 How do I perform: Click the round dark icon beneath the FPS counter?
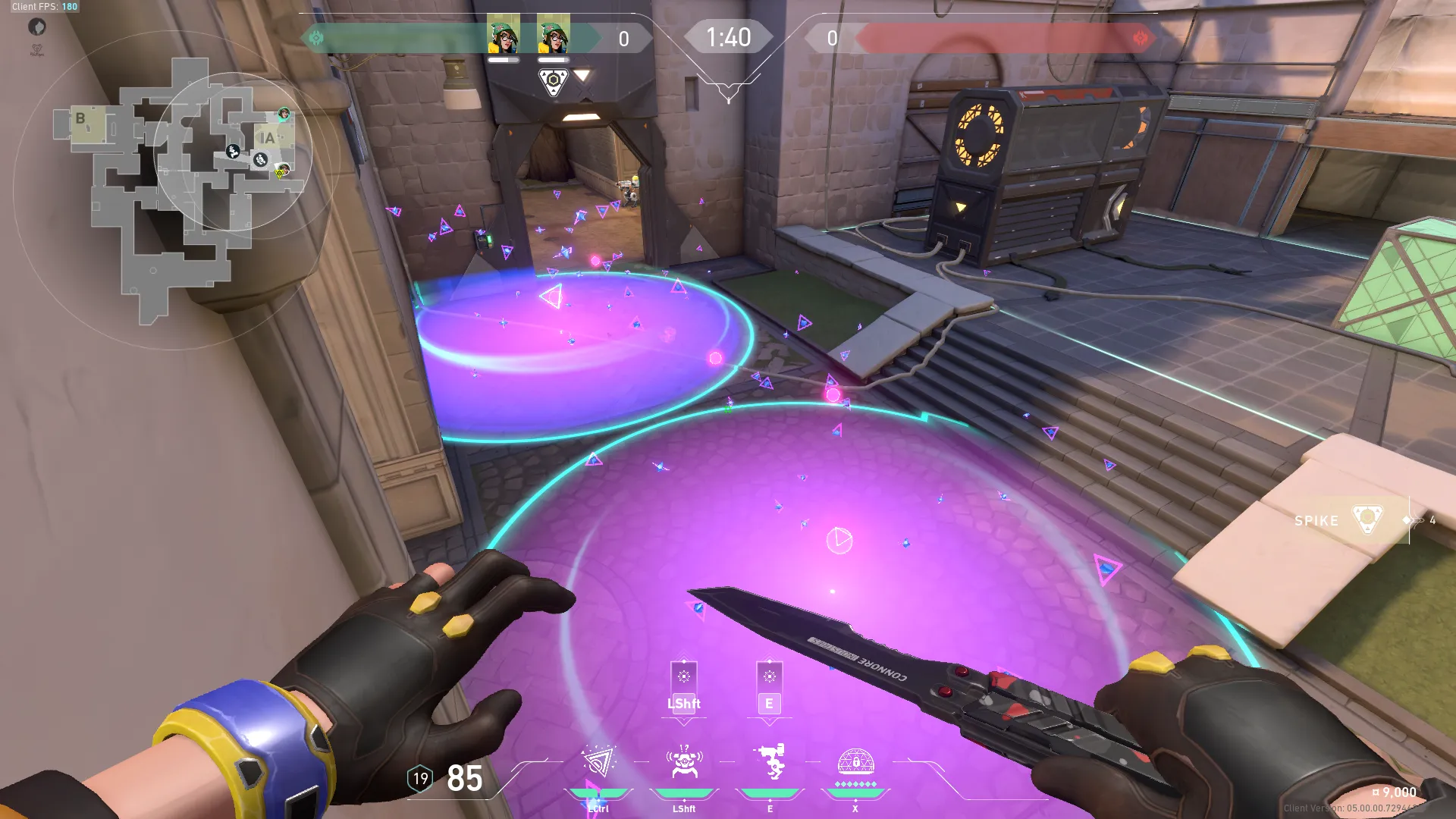(x=37, y=27)
